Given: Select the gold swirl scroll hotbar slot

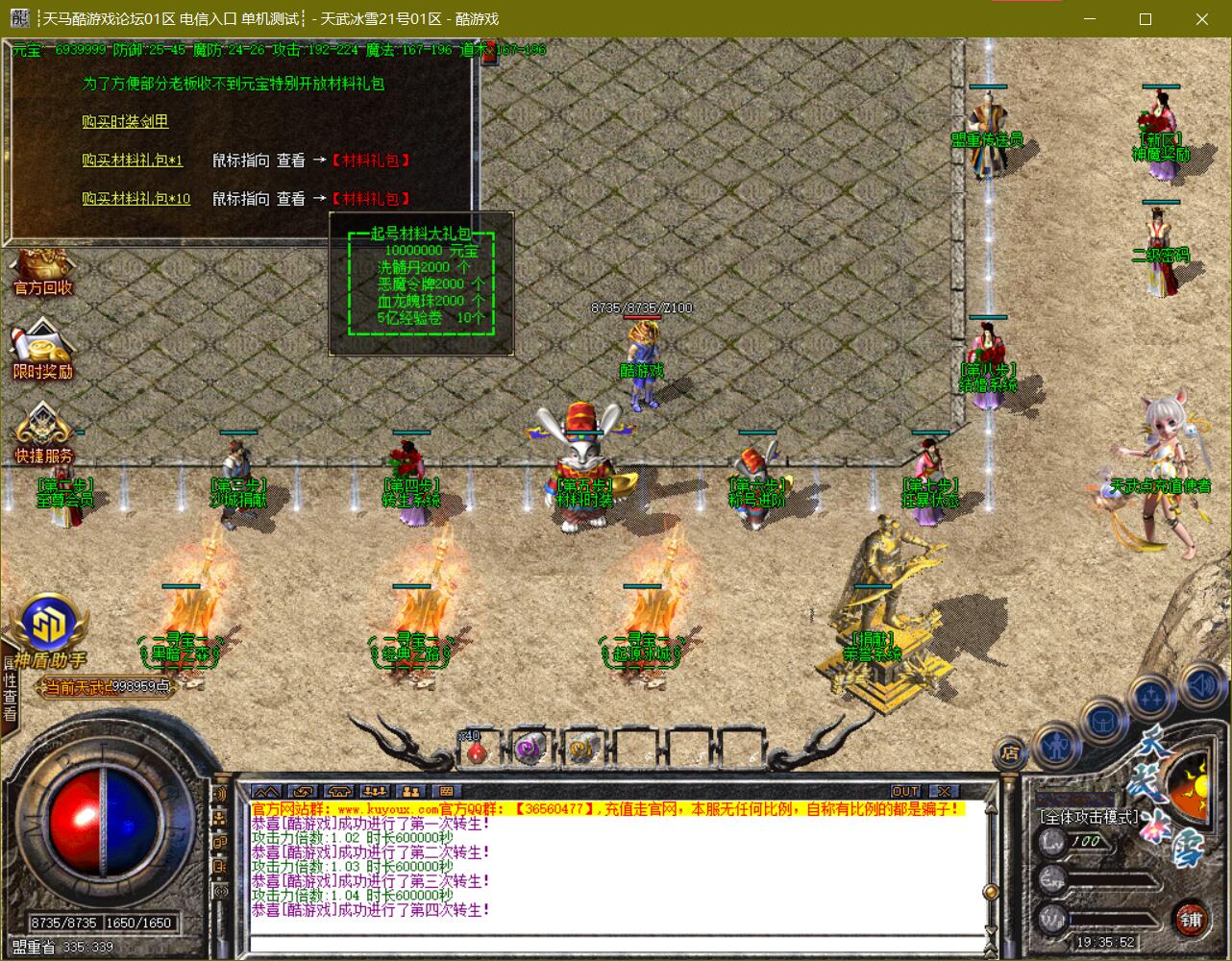Looking at the screenshot, I should click(x=581, y=749).
